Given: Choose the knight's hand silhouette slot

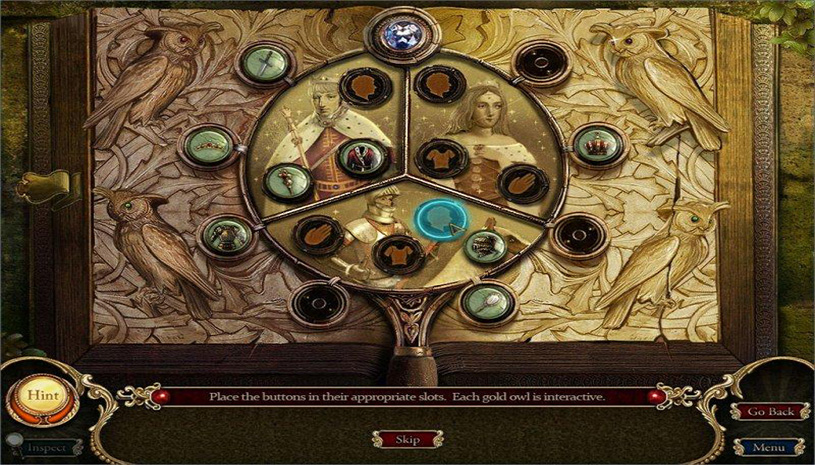Looking at the screenshot, I should (318, 233).
